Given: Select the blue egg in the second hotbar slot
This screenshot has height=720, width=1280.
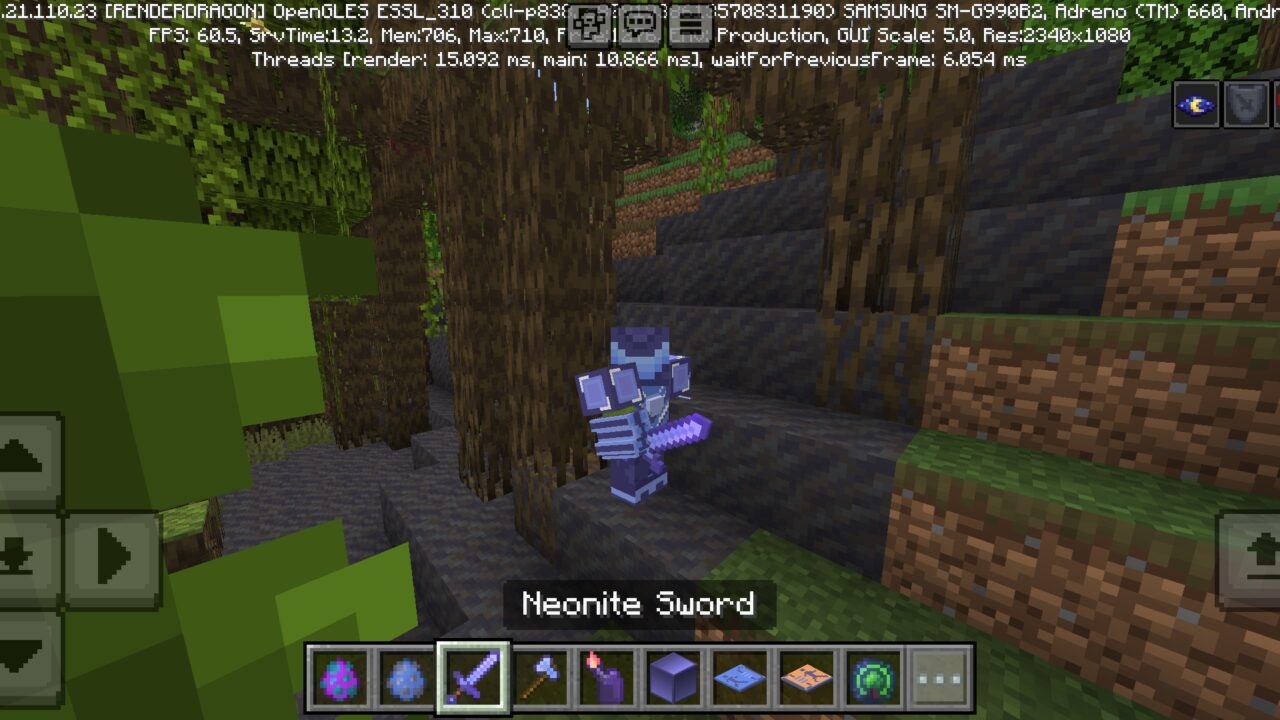Looking at the screenshot, I should 407,678.
